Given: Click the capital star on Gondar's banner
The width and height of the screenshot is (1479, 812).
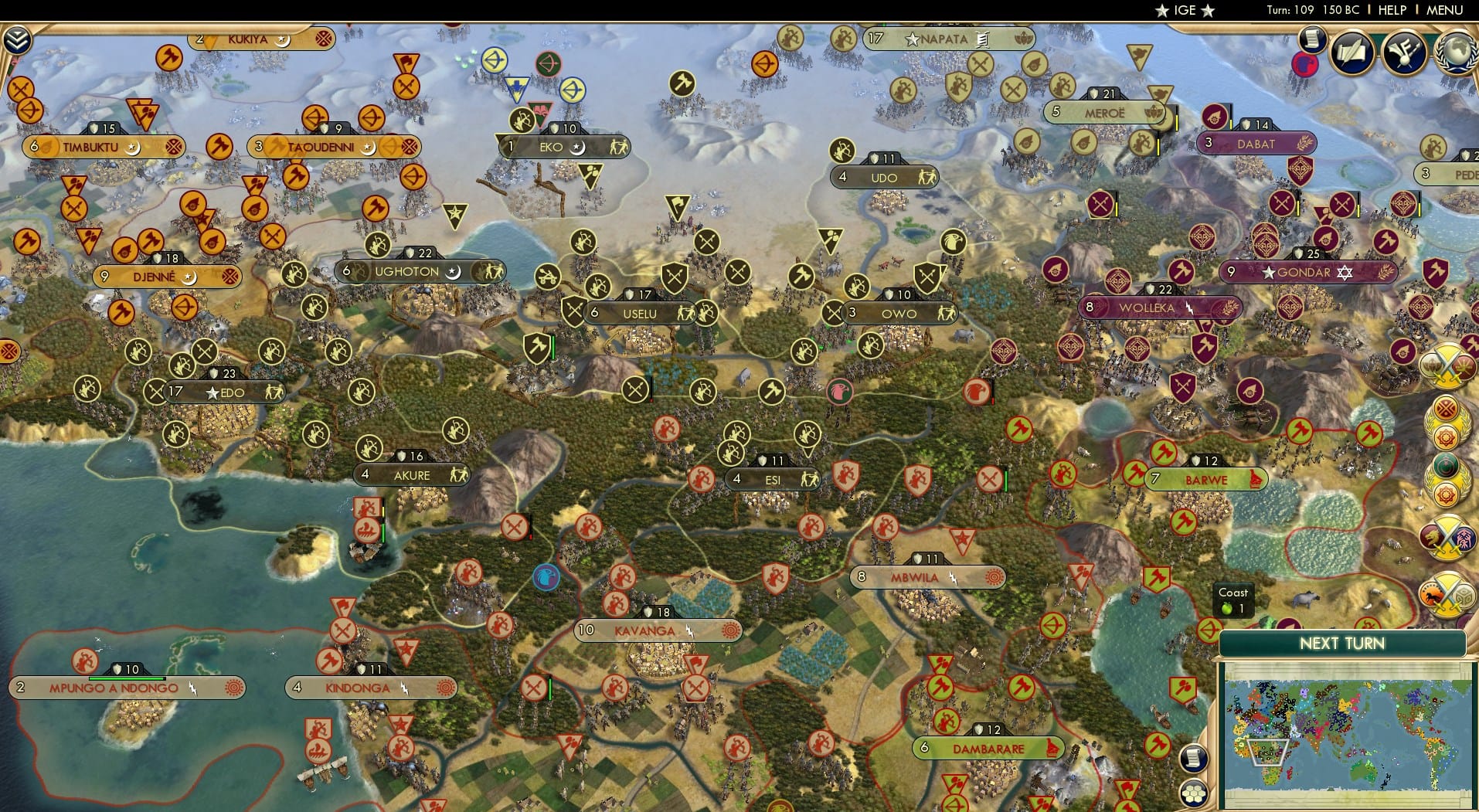Looking at the screenshot, I should [x=1268, y=272].
